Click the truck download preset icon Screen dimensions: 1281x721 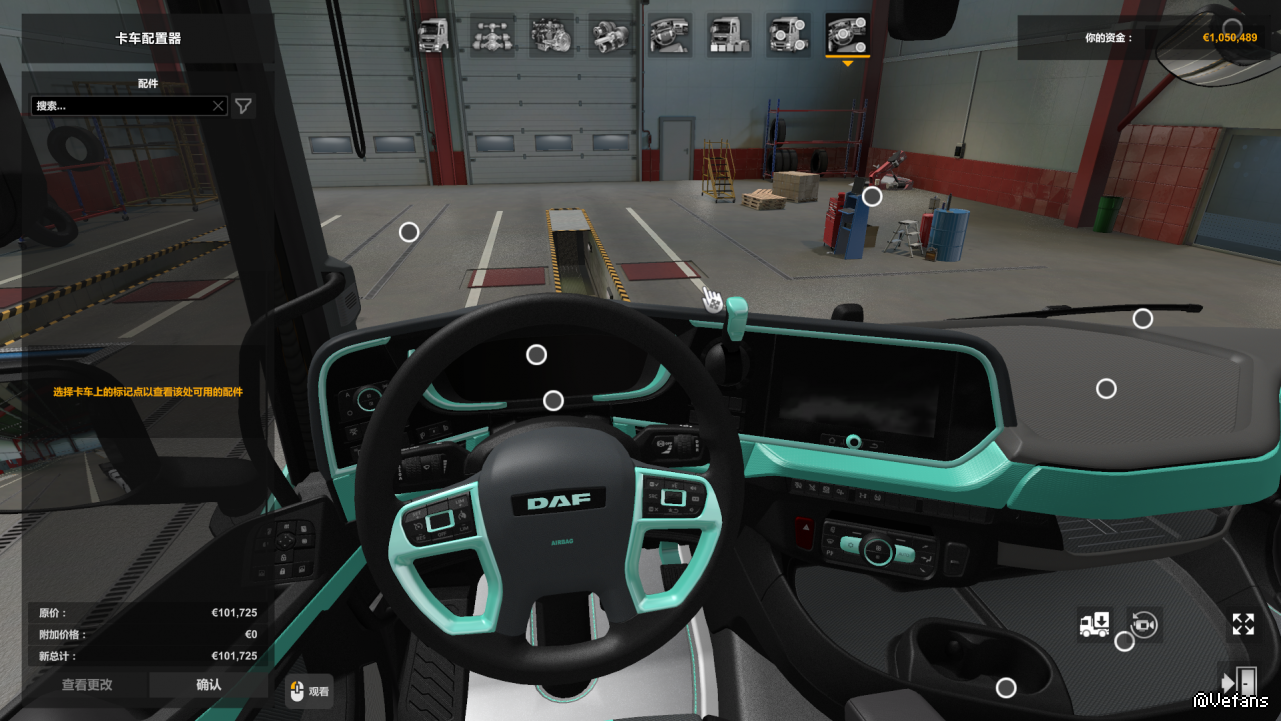click(x=1094, y=625)
